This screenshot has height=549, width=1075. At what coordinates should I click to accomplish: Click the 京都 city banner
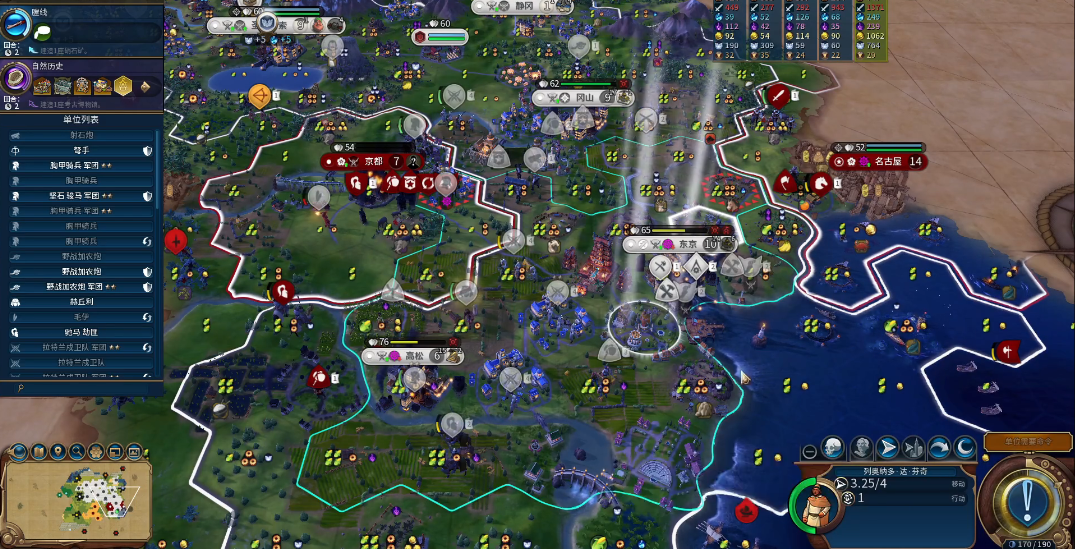point(375,161)
